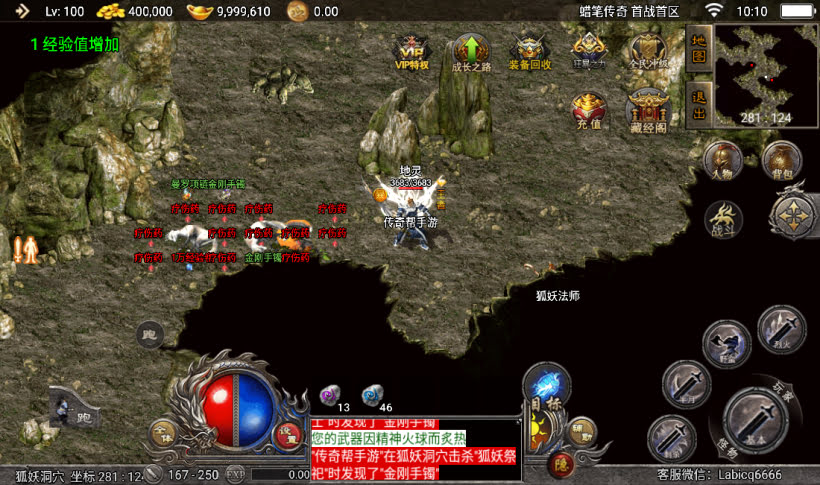
Task: Use the 基本 basic attack button
Action: (755, 418)
